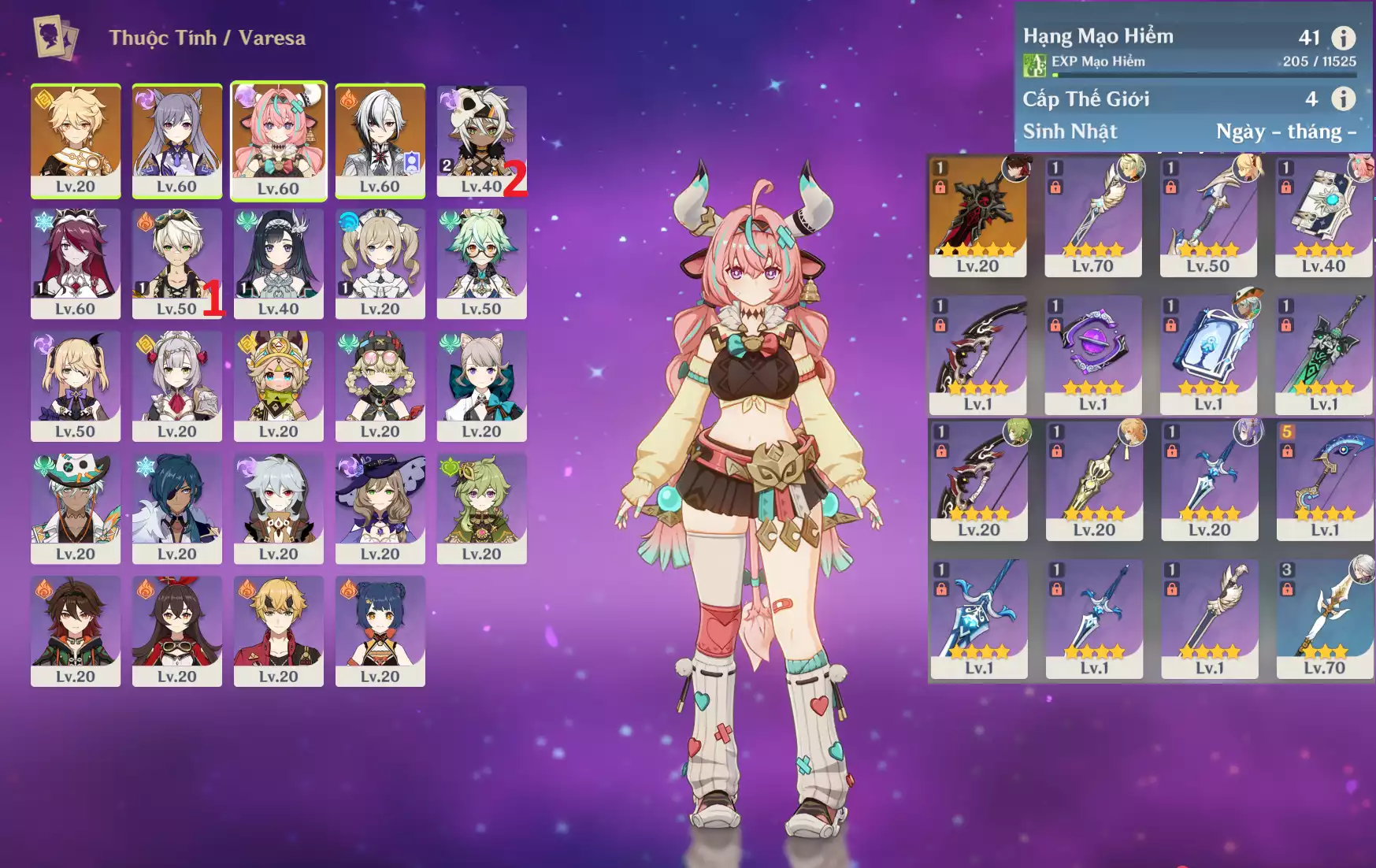Screen dimensions: 1376x868
Task: Pick Lisa's Lv.20 character card
Action: coord(380,507)
